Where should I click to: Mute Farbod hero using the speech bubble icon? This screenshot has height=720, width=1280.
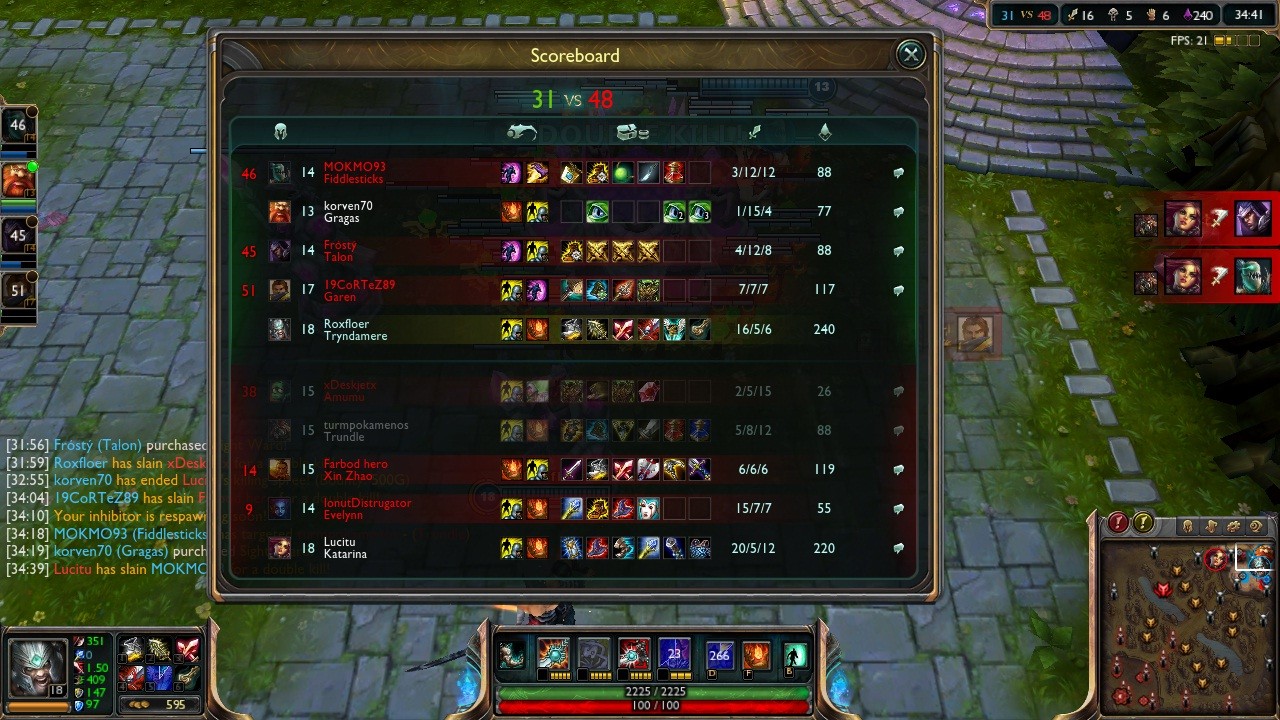tap(898, 469)
